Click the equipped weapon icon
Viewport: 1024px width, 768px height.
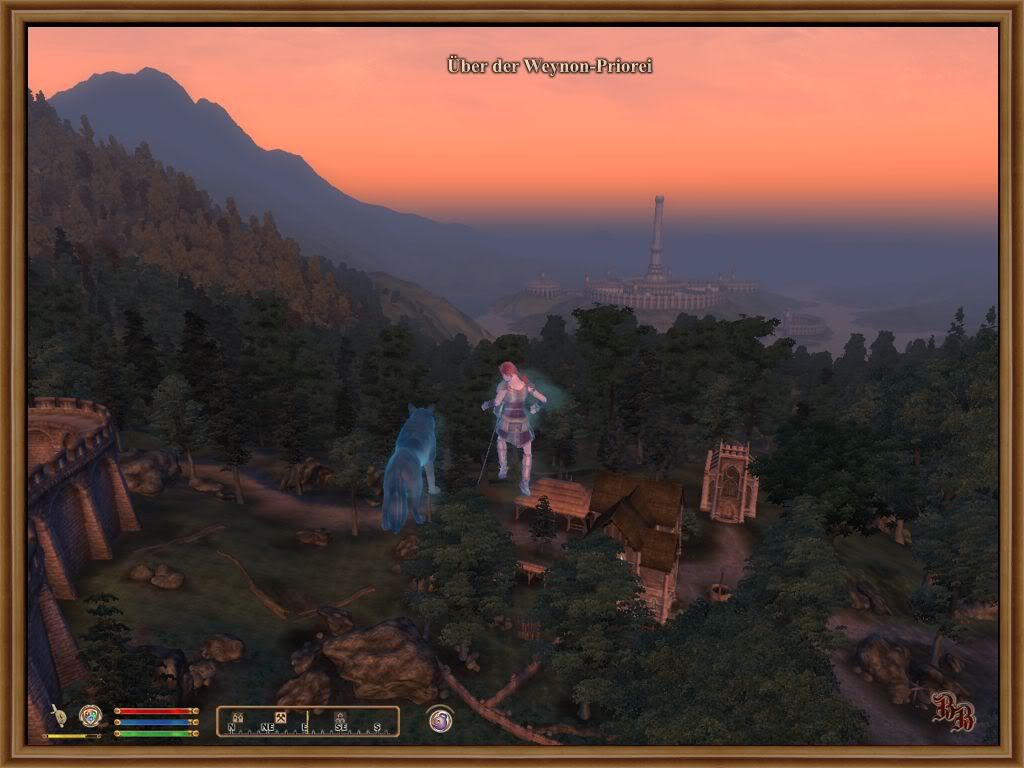point(59,714)
